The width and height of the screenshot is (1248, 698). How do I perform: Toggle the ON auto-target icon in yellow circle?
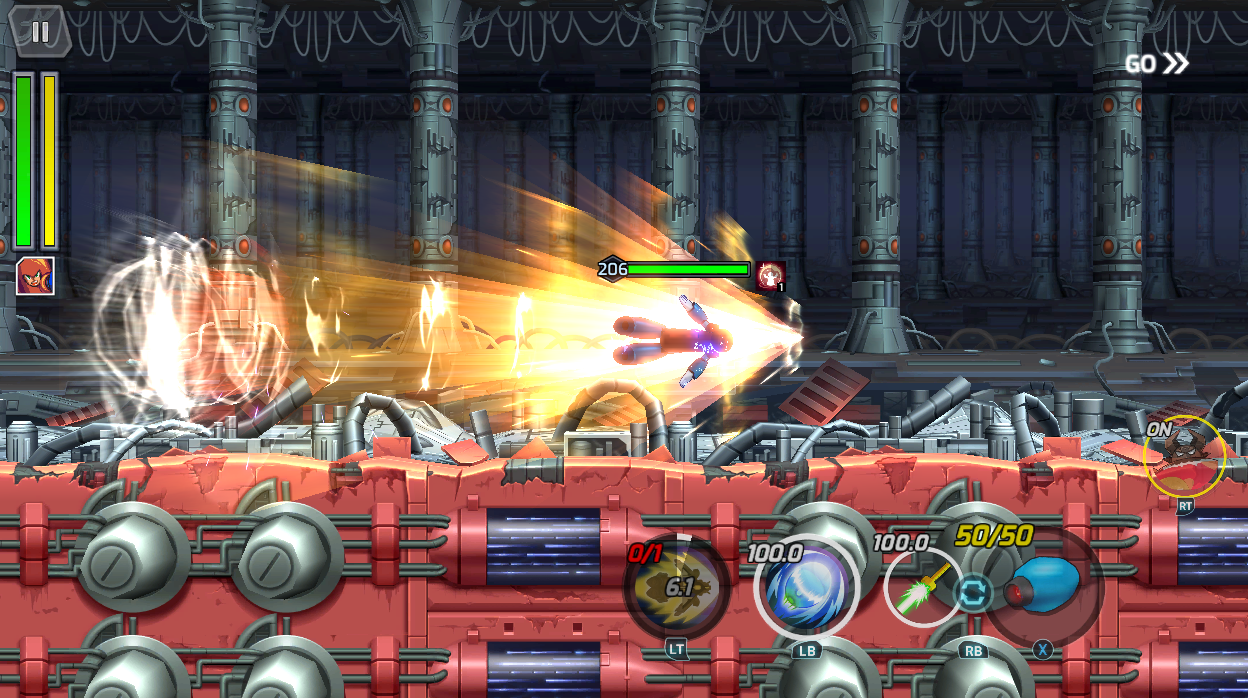pos(1185,457)
